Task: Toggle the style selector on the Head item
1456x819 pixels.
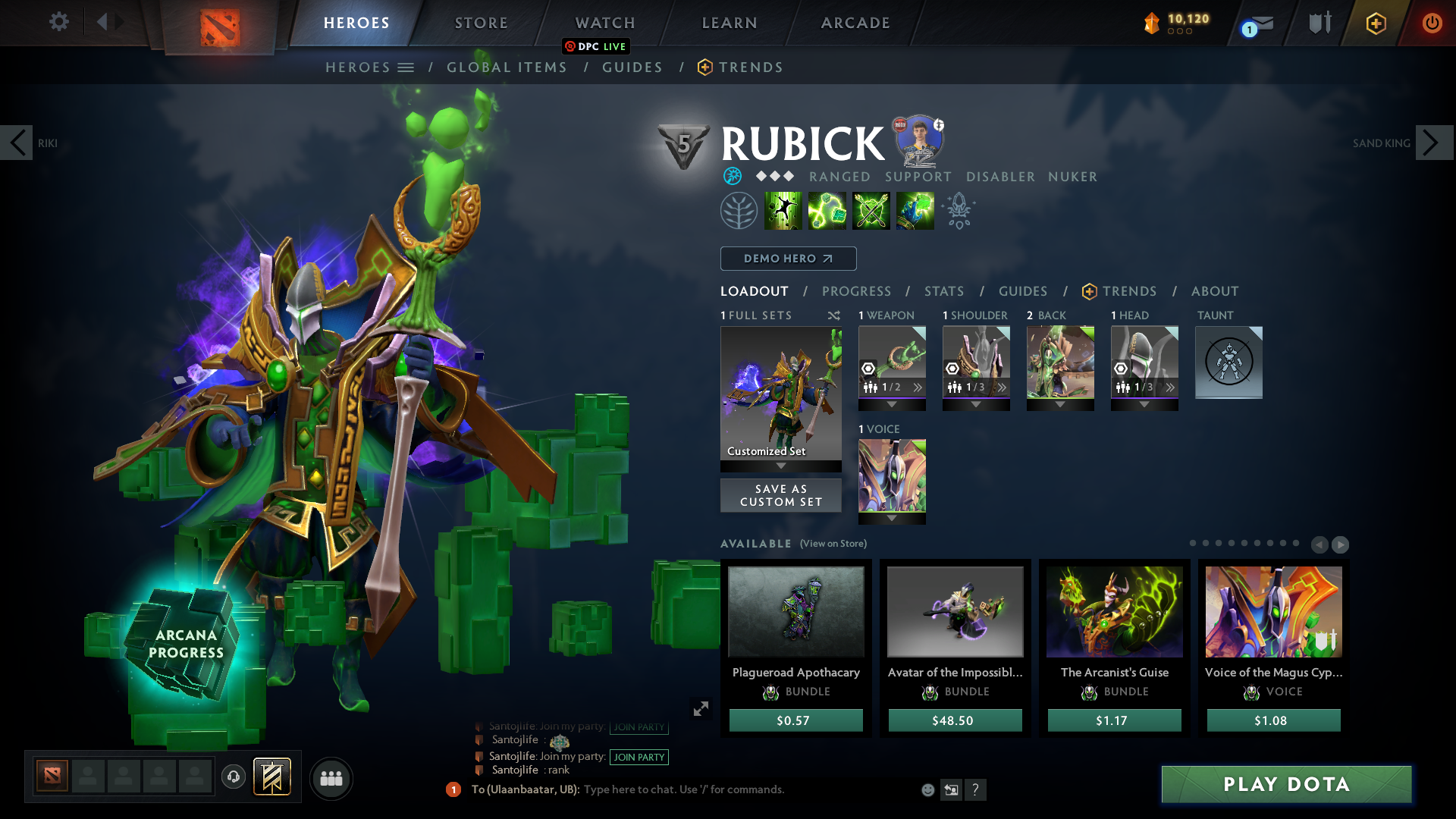Action: (x=1120, y=369)
